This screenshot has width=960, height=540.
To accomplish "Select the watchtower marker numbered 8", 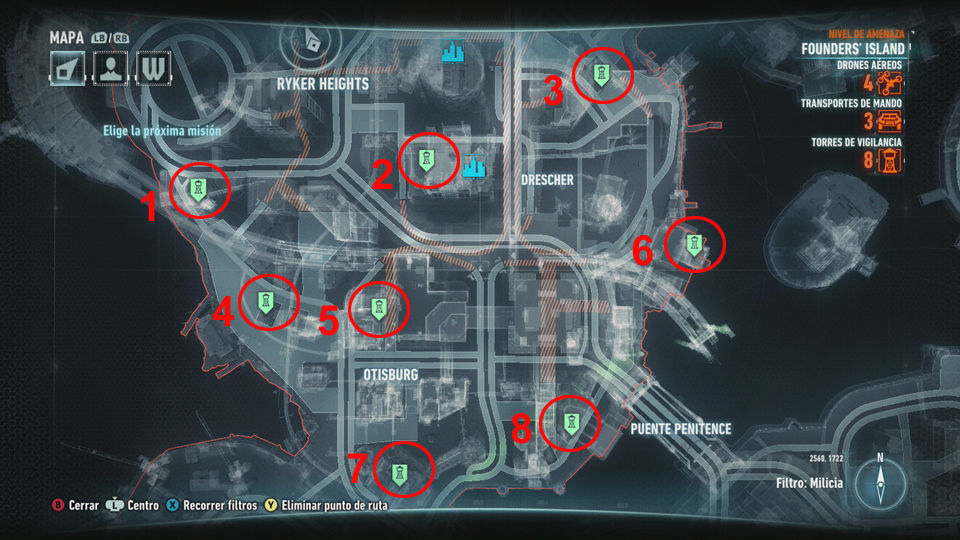I will (x=570, y=424).
